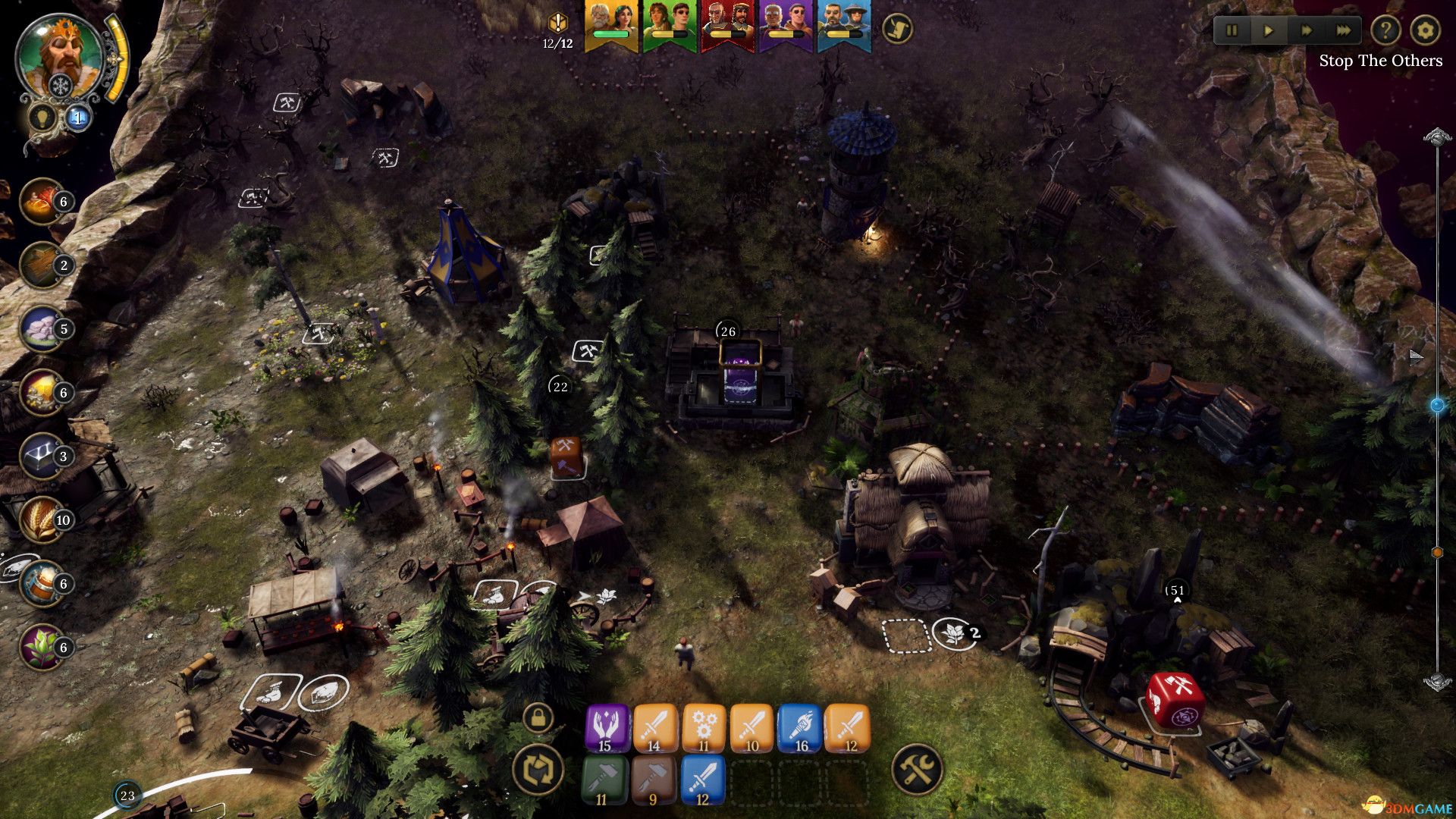This screenshot has width=1456, height=819.
Task: Set triple fast-forward game speed
Action: (1343, 31)
